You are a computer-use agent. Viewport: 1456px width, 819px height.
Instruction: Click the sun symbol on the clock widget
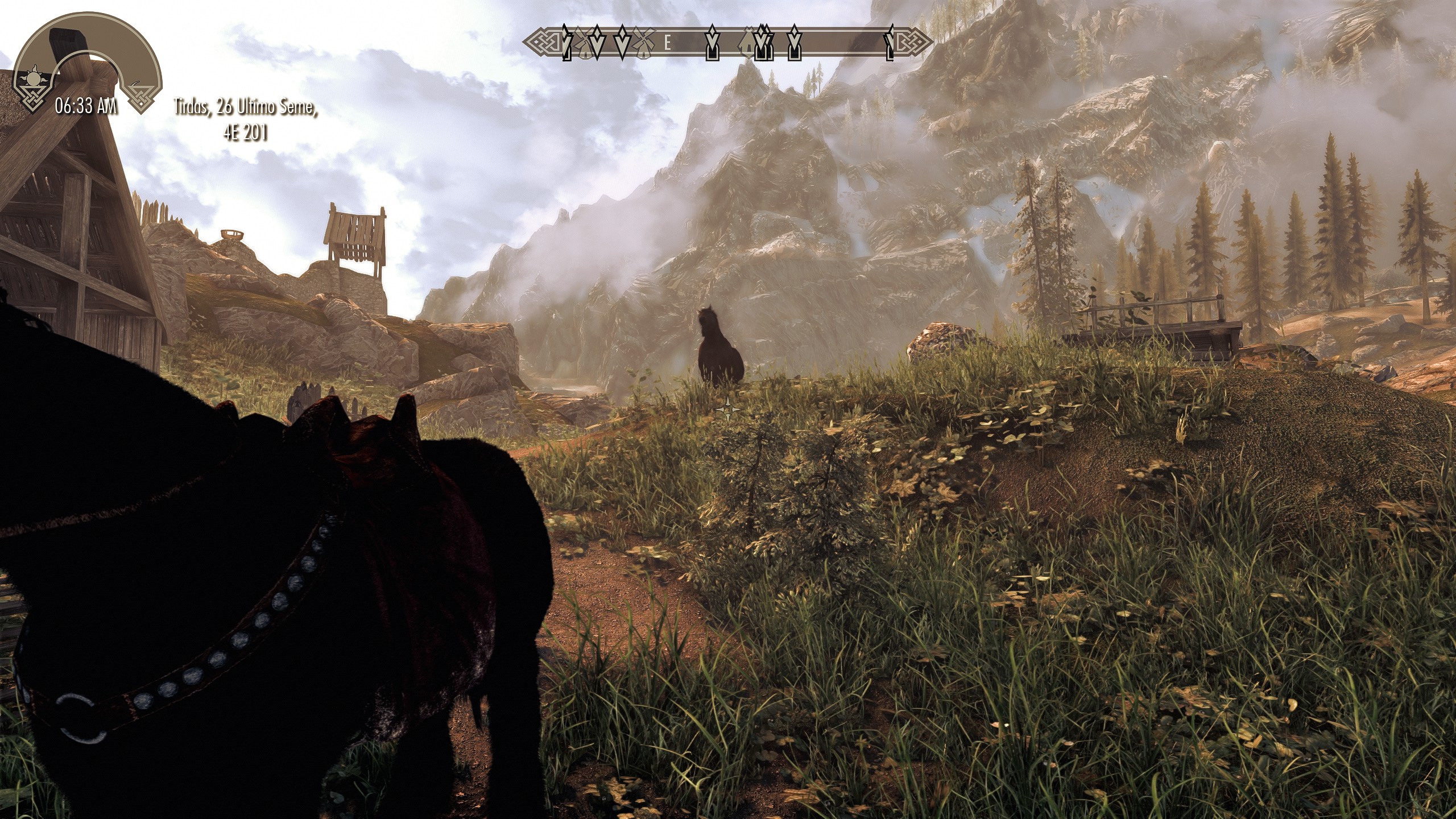coord(34,78)
